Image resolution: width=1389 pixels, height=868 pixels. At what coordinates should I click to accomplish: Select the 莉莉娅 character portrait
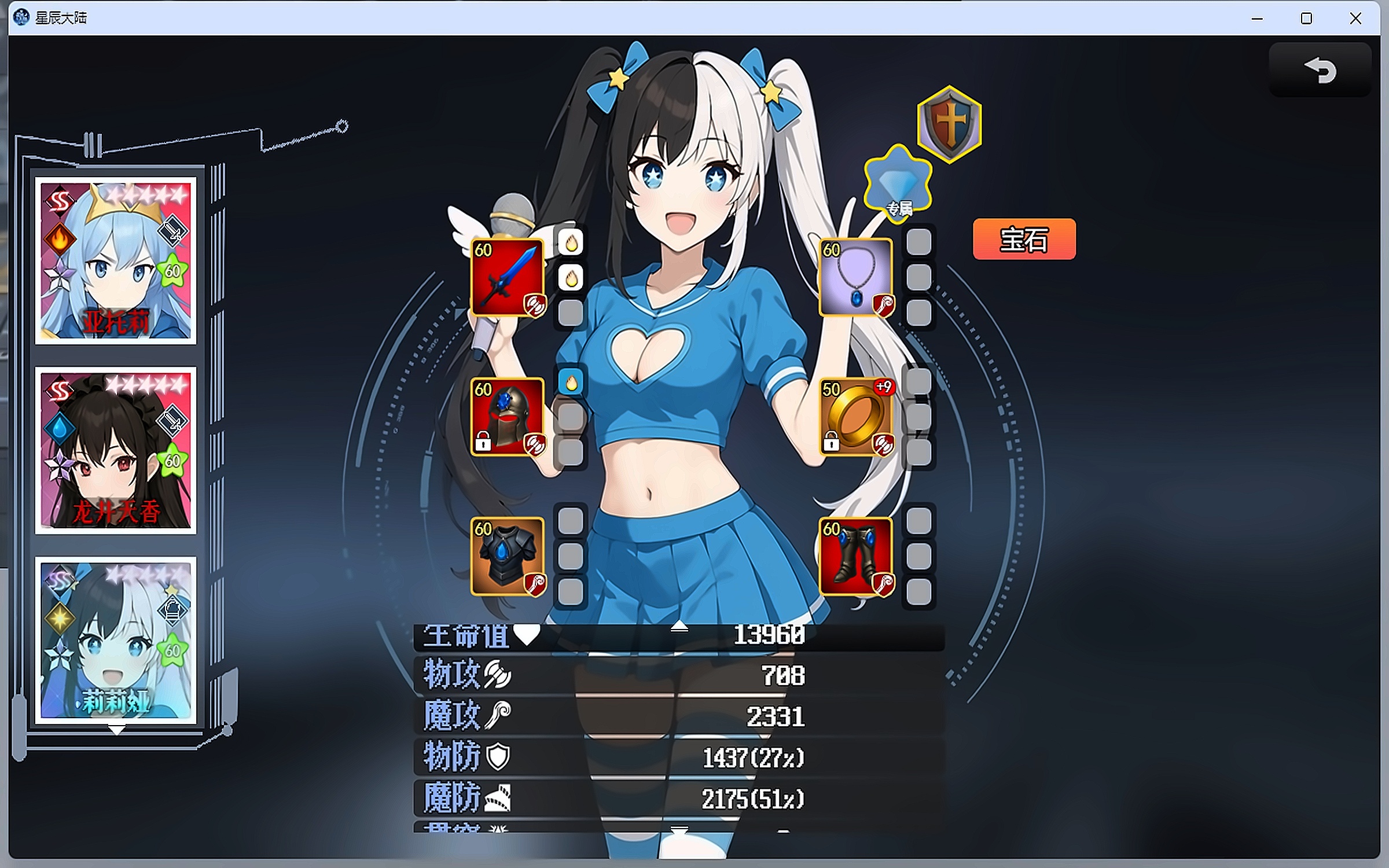(x=116, y=640)
